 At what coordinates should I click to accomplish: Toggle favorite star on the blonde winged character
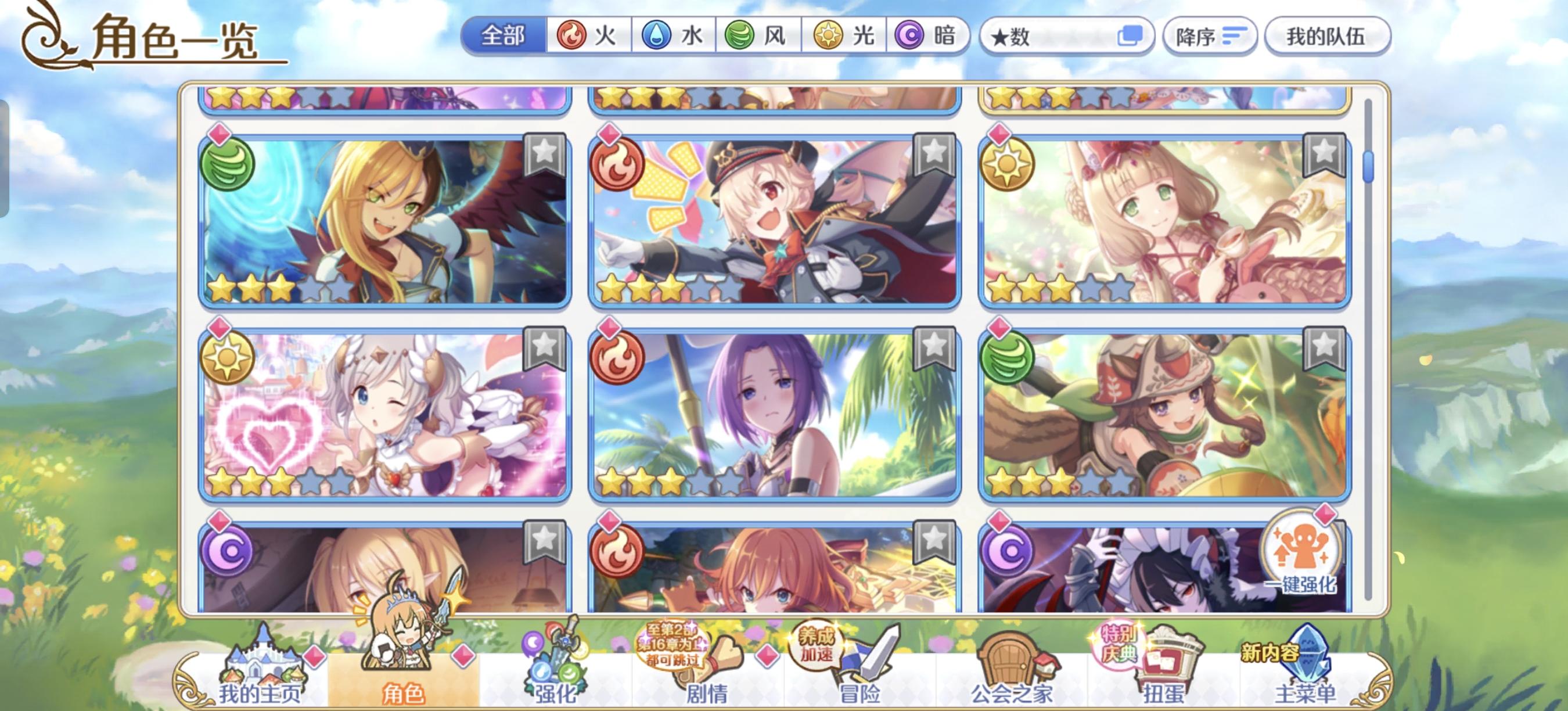coord(544,154)
